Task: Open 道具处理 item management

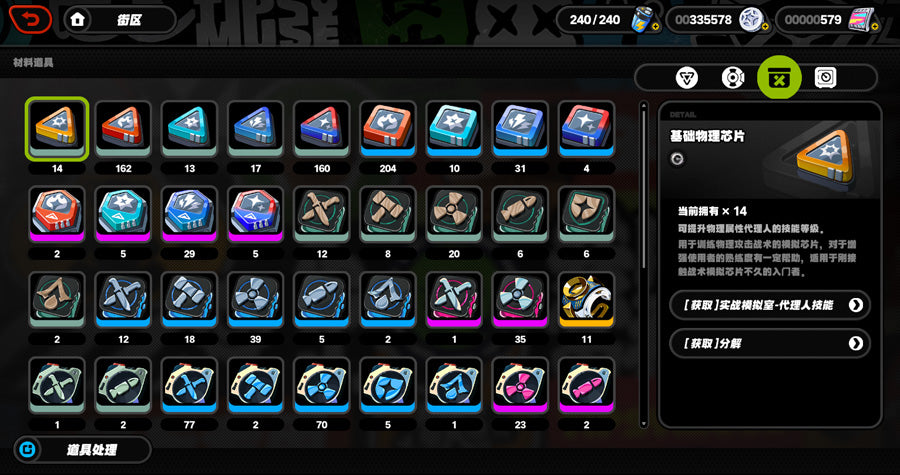Action: [82, 450]
